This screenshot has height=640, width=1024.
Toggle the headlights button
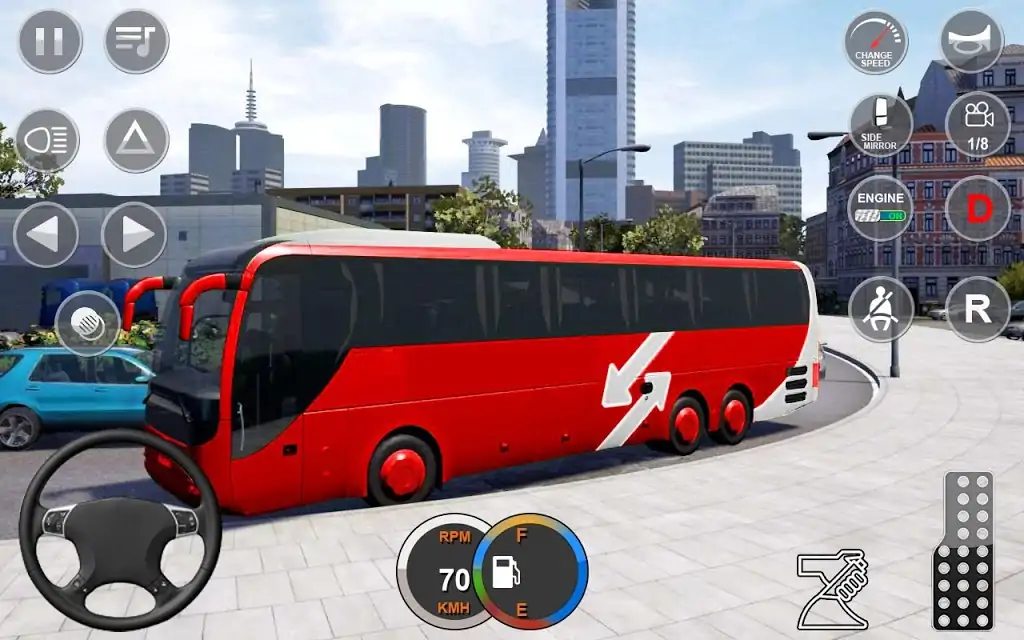(x=47, y=141)
